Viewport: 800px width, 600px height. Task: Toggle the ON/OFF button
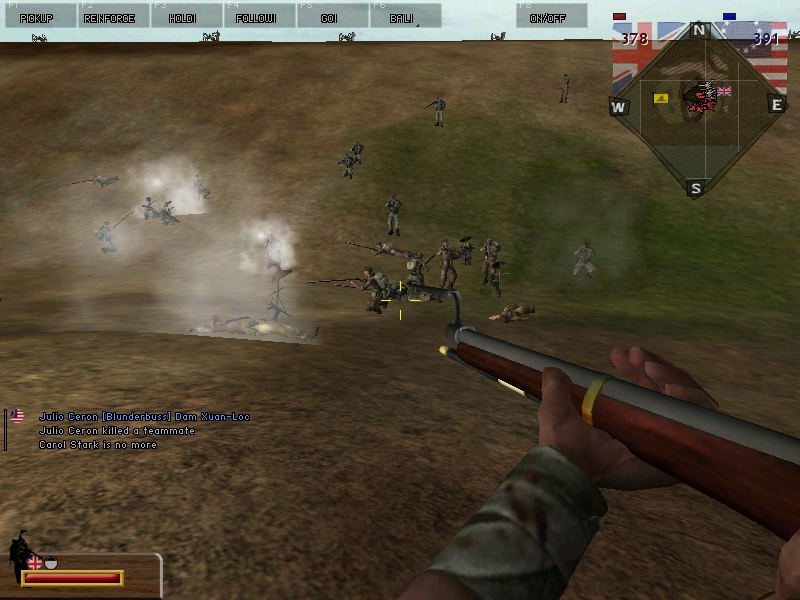[x=548, y=17]
